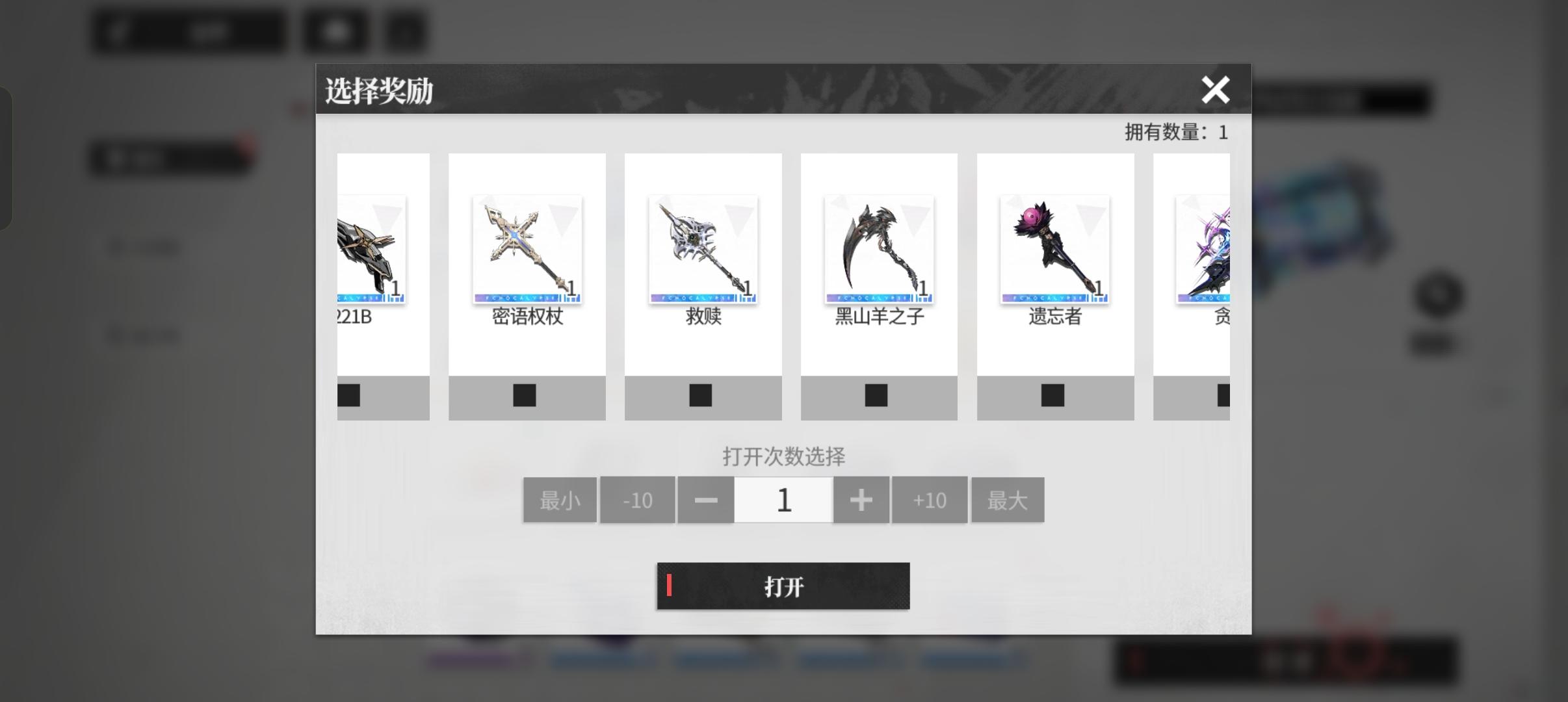Viewport: 1568px width, 702px height.
Task: Click 最小 to set minimum open count
Action: pyautogui.click(x=560, y=499)
